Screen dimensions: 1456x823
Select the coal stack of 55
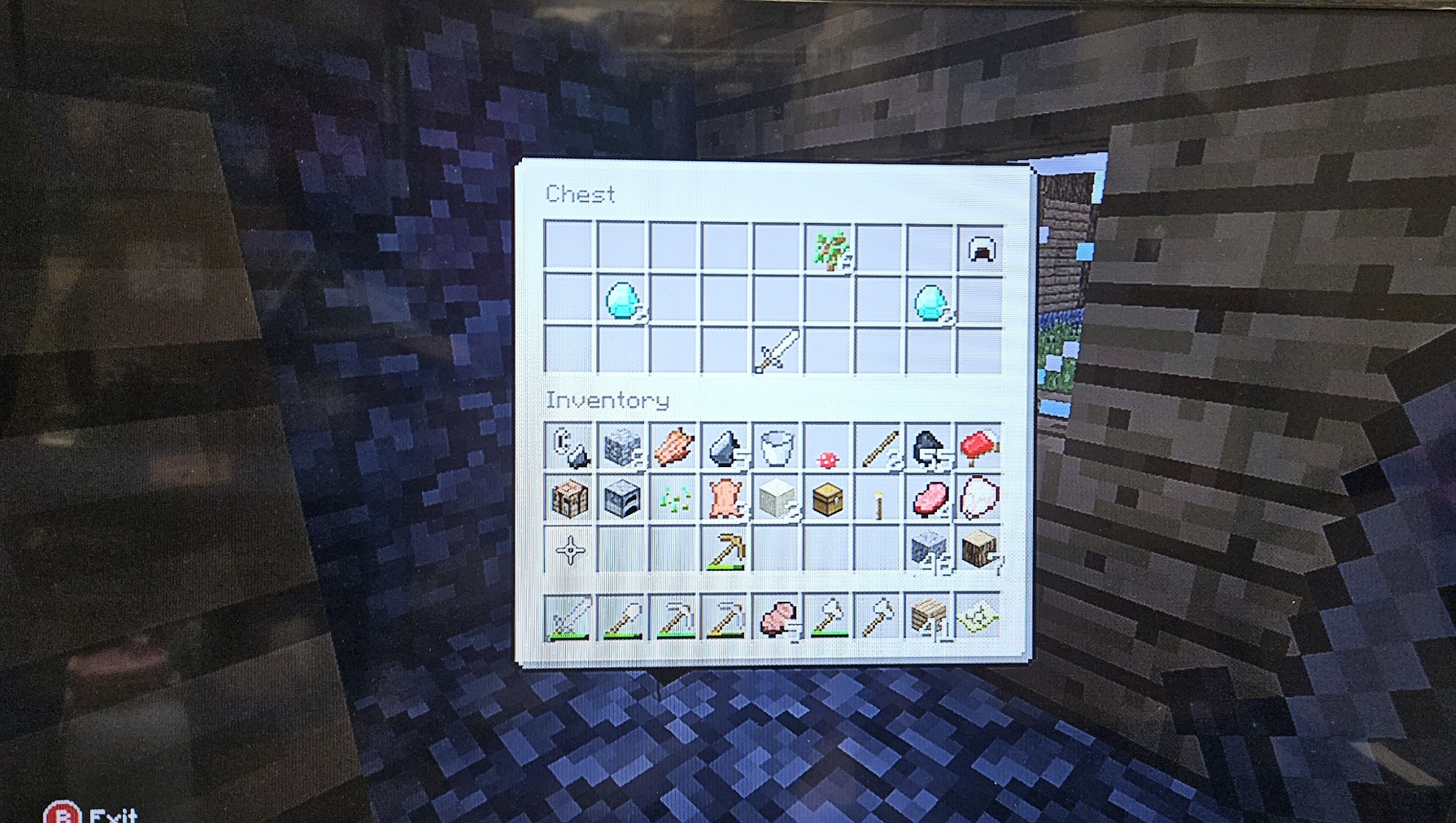tap(930, 446)
